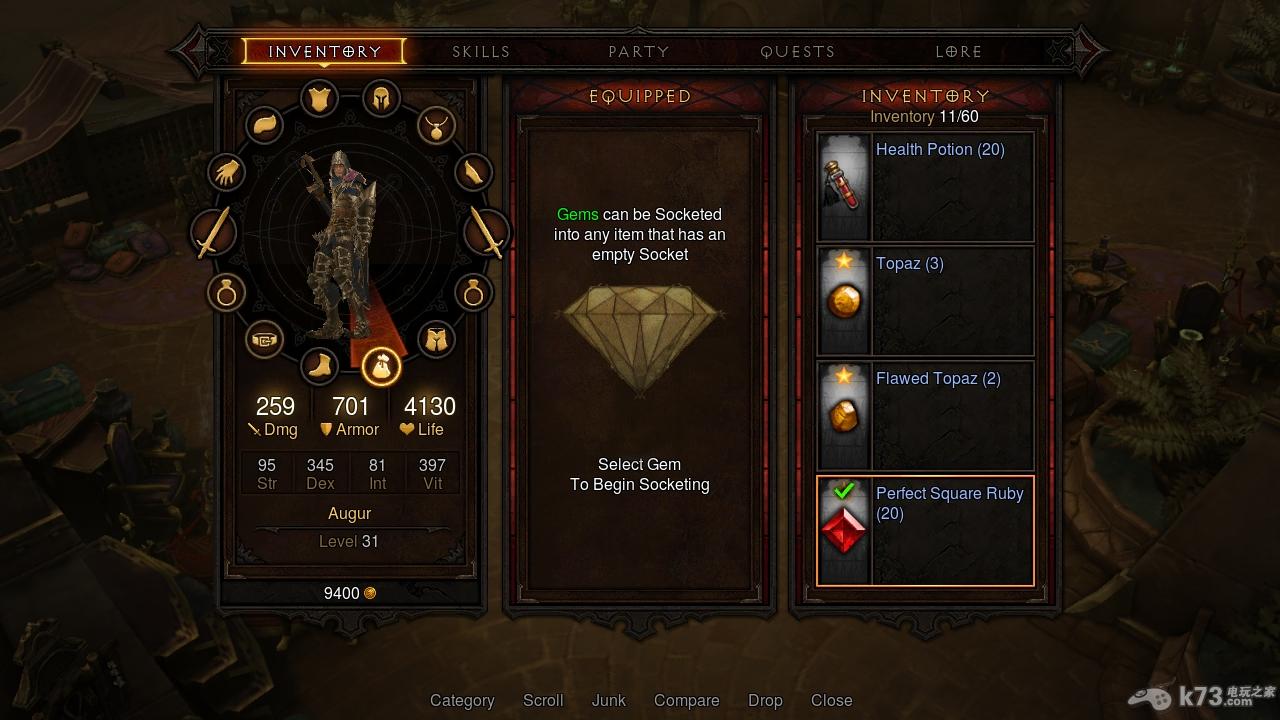
Task: Choose the amulet equipment slot
Action: point(437,126)
